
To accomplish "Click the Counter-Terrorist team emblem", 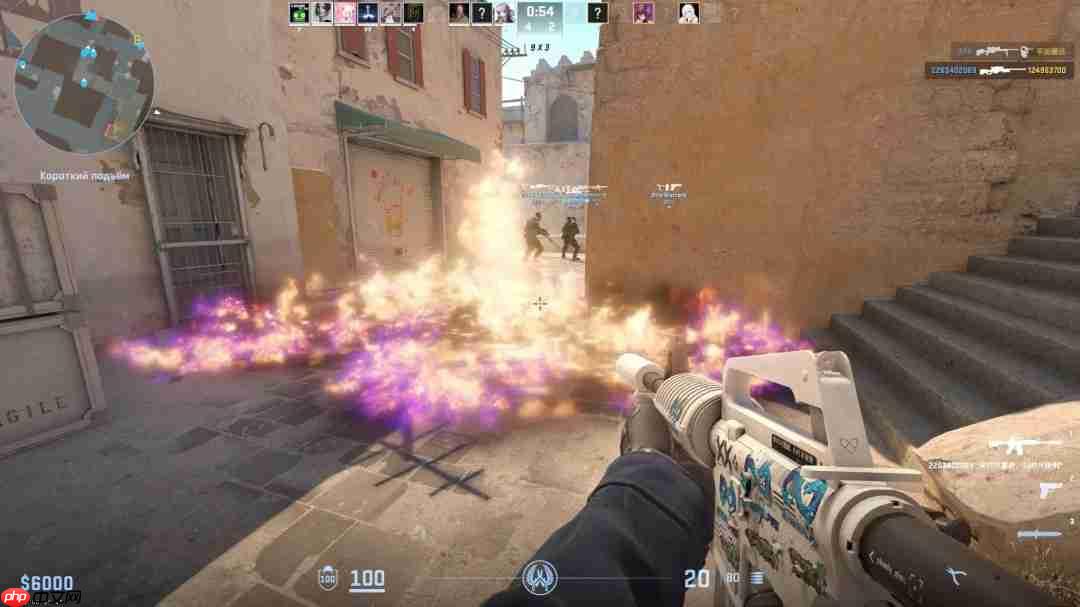I will click(x=539, y=578).
